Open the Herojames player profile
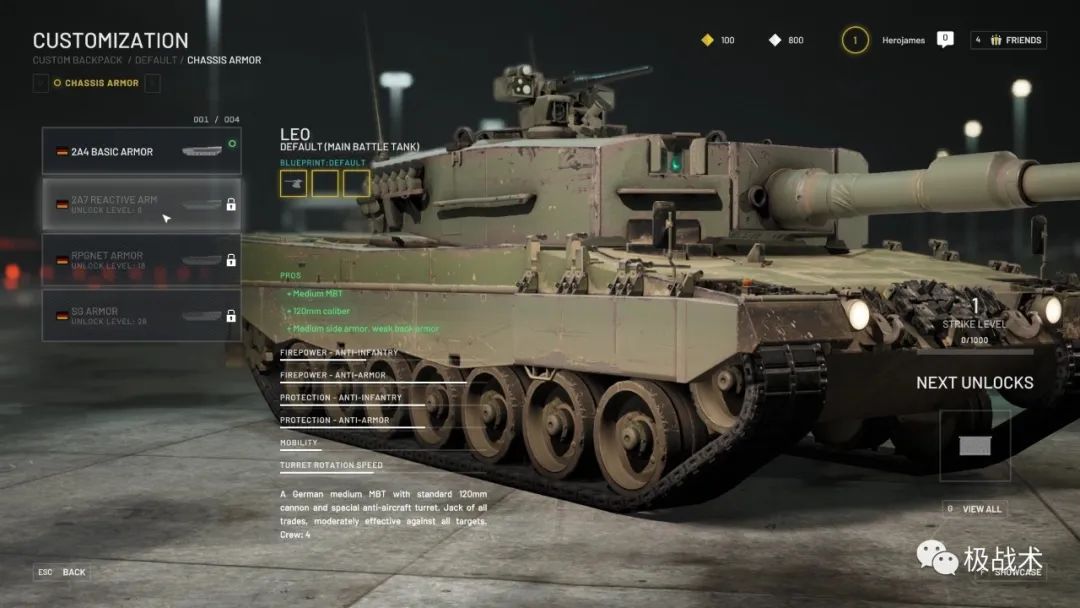Viewport: 1080px width, 608px height. (x=903, y=40)
